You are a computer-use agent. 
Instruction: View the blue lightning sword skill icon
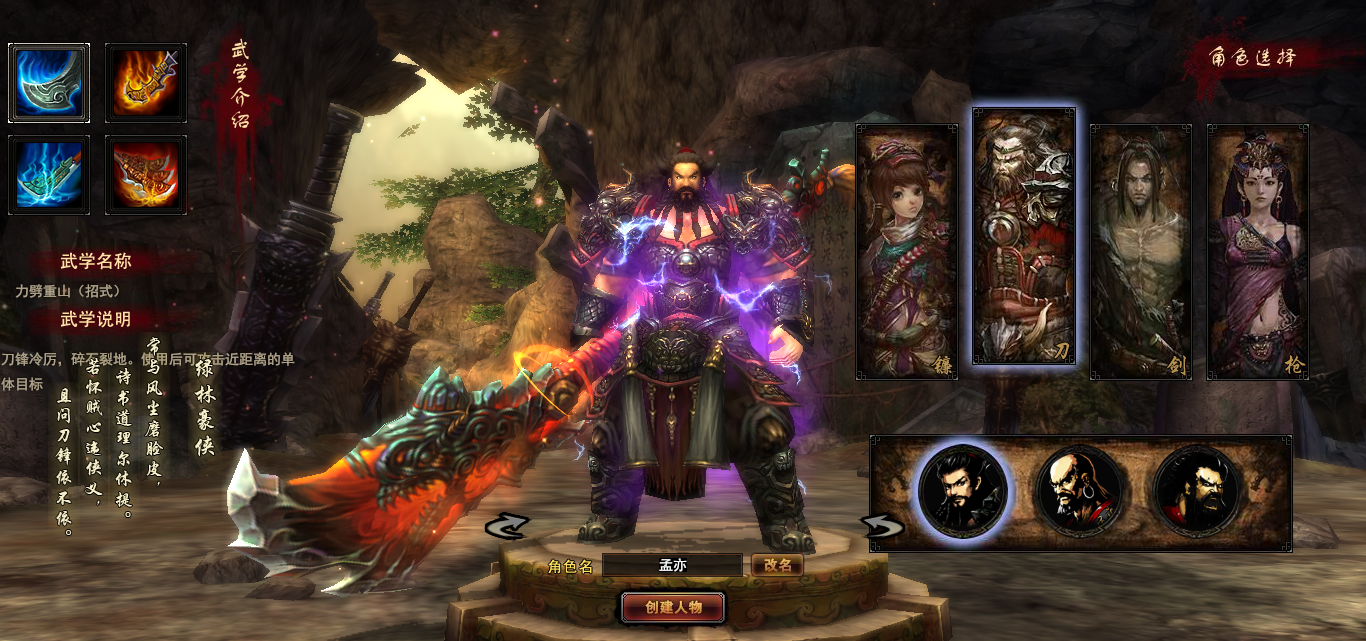coord(49,175)
